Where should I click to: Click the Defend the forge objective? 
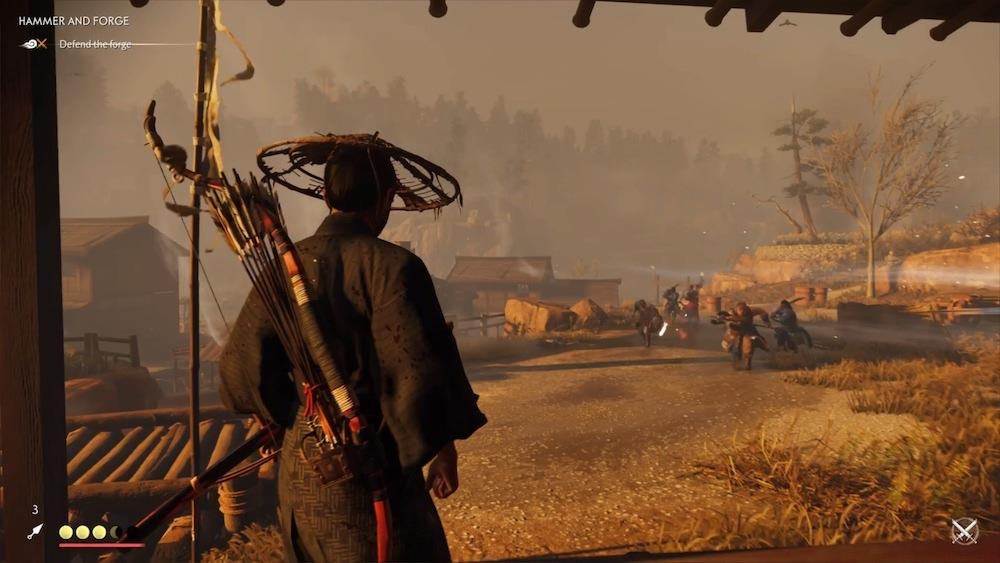[95, 44]
